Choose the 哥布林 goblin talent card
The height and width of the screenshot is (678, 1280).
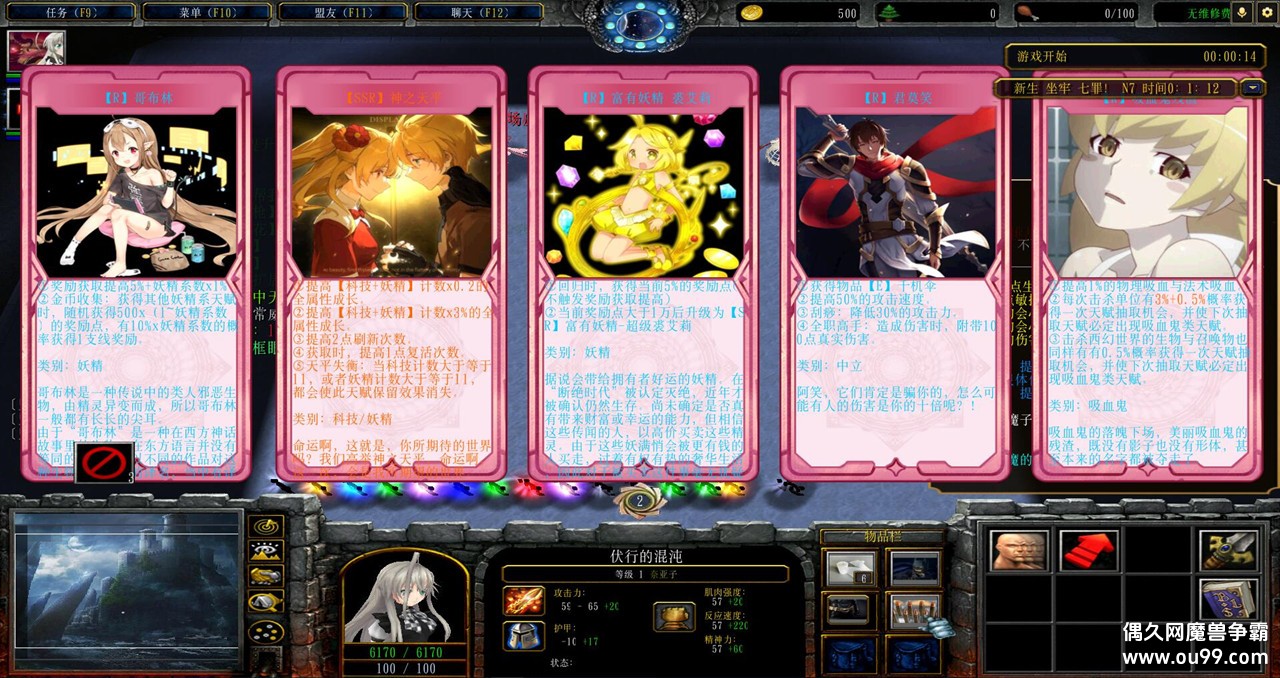click(x=137, y=272)
